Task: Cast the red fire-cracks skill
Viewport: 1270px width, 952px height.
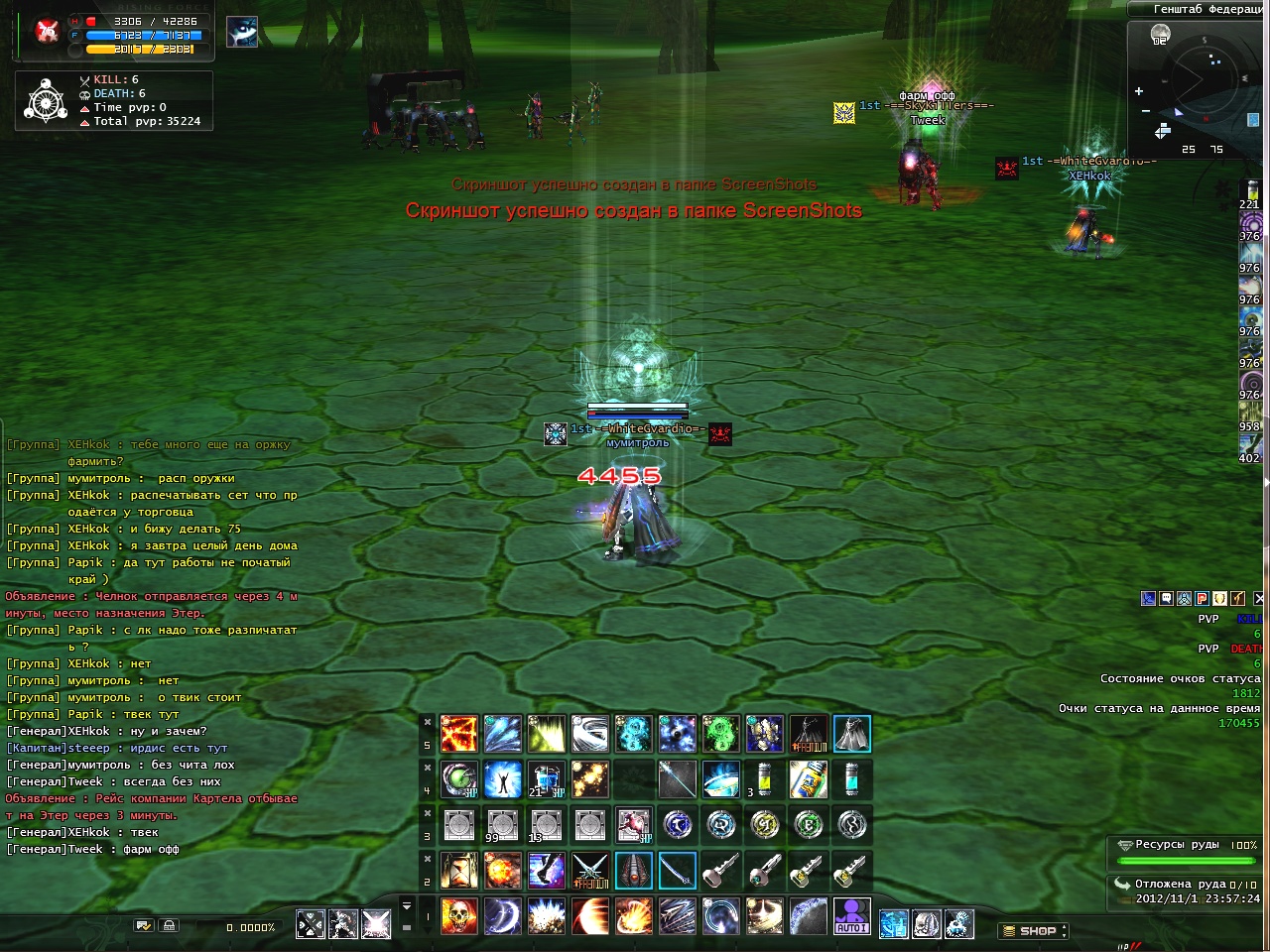Action: pyautogui.click(x=459, y=734)
